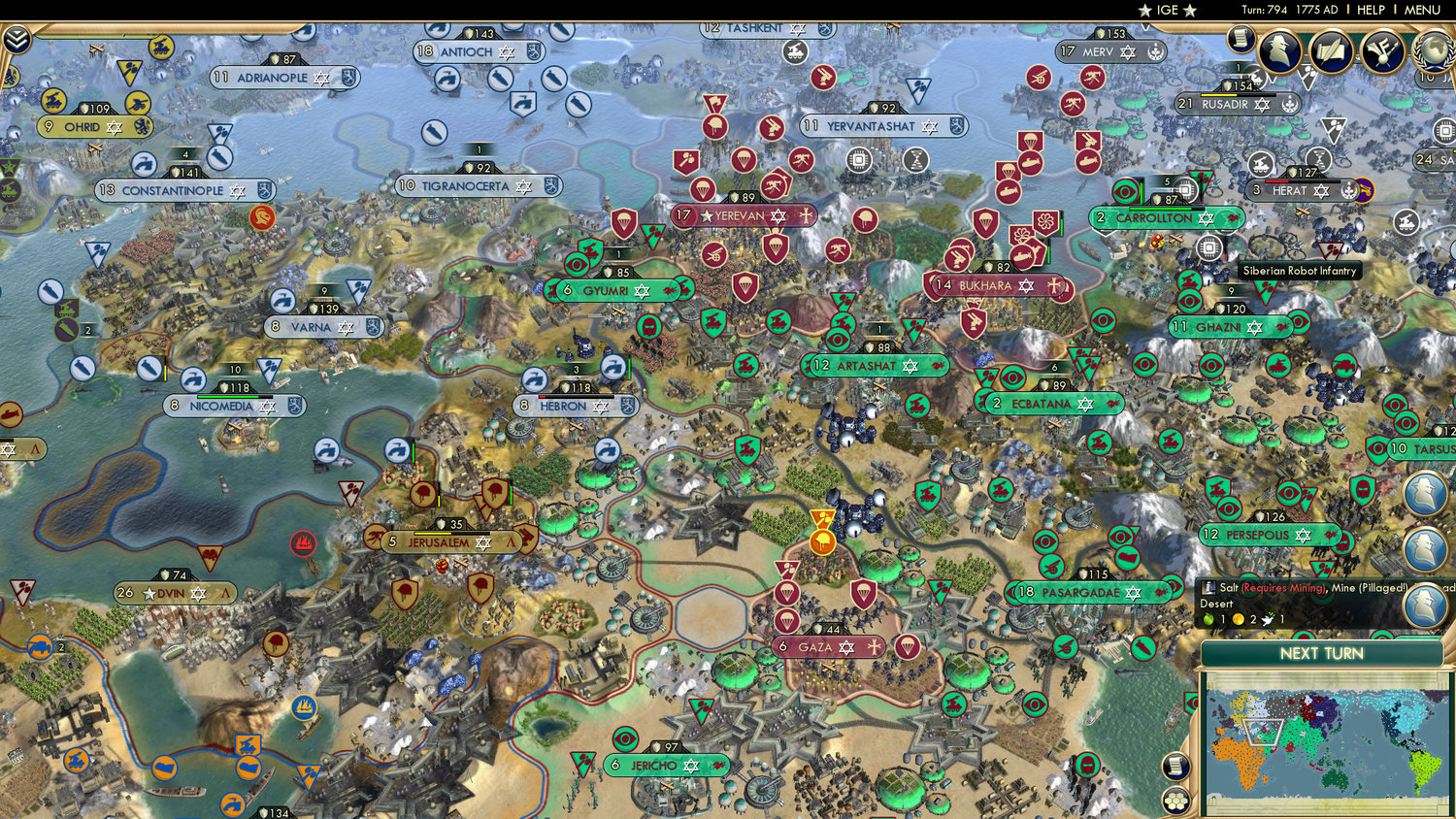Open HELP from the top bar
Viewport: 1456px width, 819px height.
click(1371, 10)
